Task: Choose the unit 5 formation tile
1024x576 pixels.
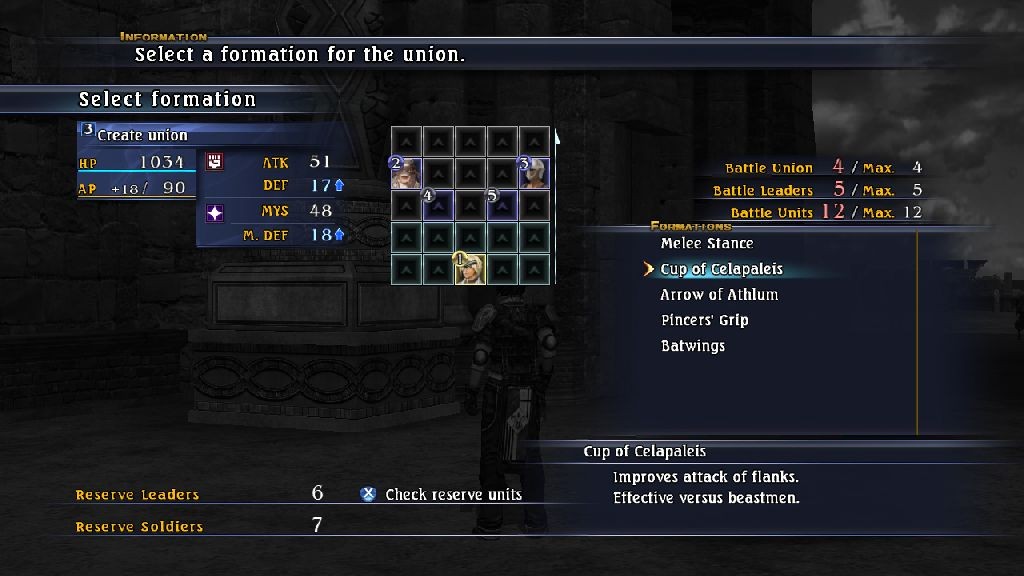Action: (502, 205)
